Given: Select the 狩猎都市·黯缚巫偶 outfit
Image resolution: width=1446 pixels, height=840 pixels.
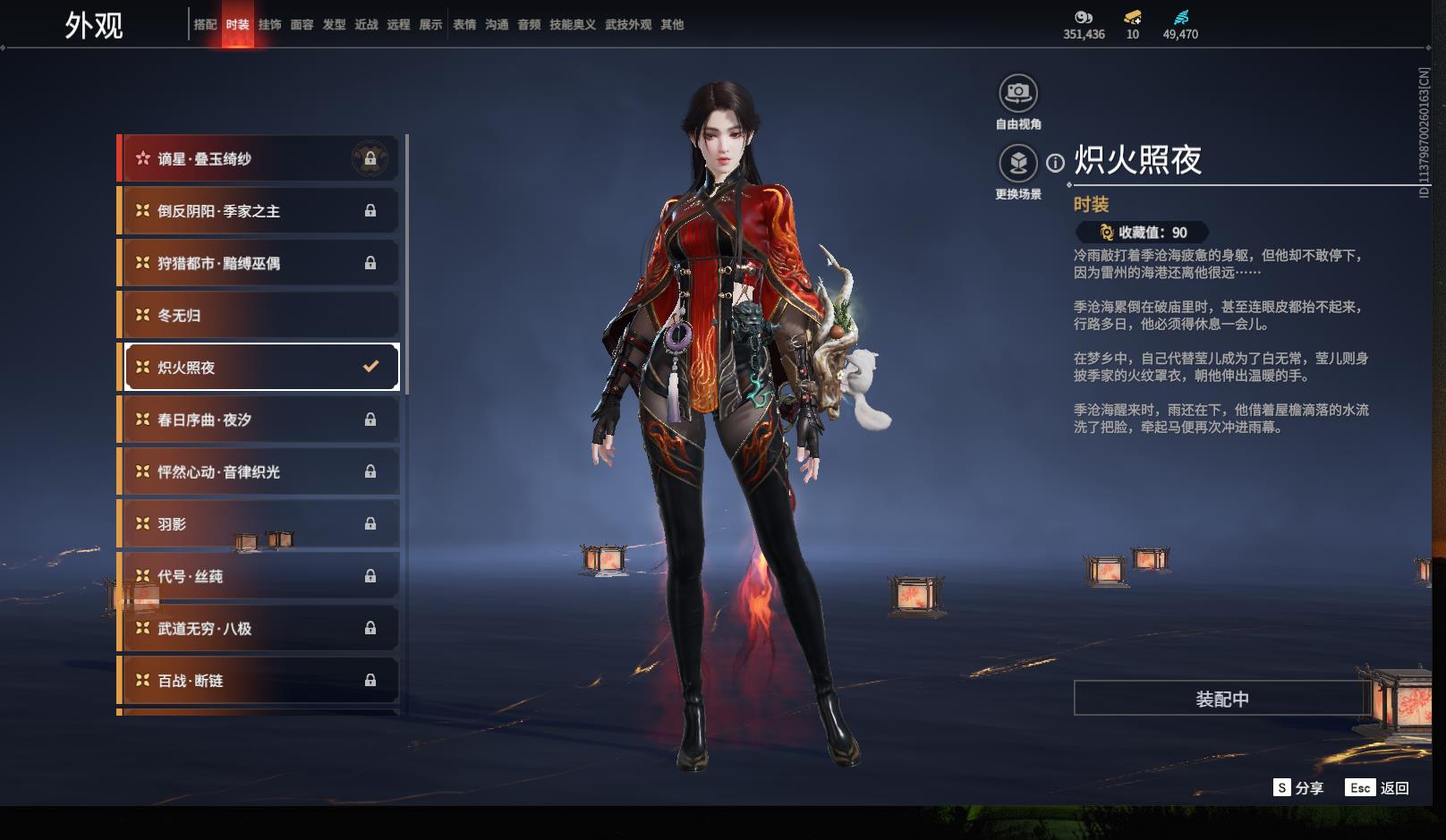Looking at the screenshot, I should 259,263.
